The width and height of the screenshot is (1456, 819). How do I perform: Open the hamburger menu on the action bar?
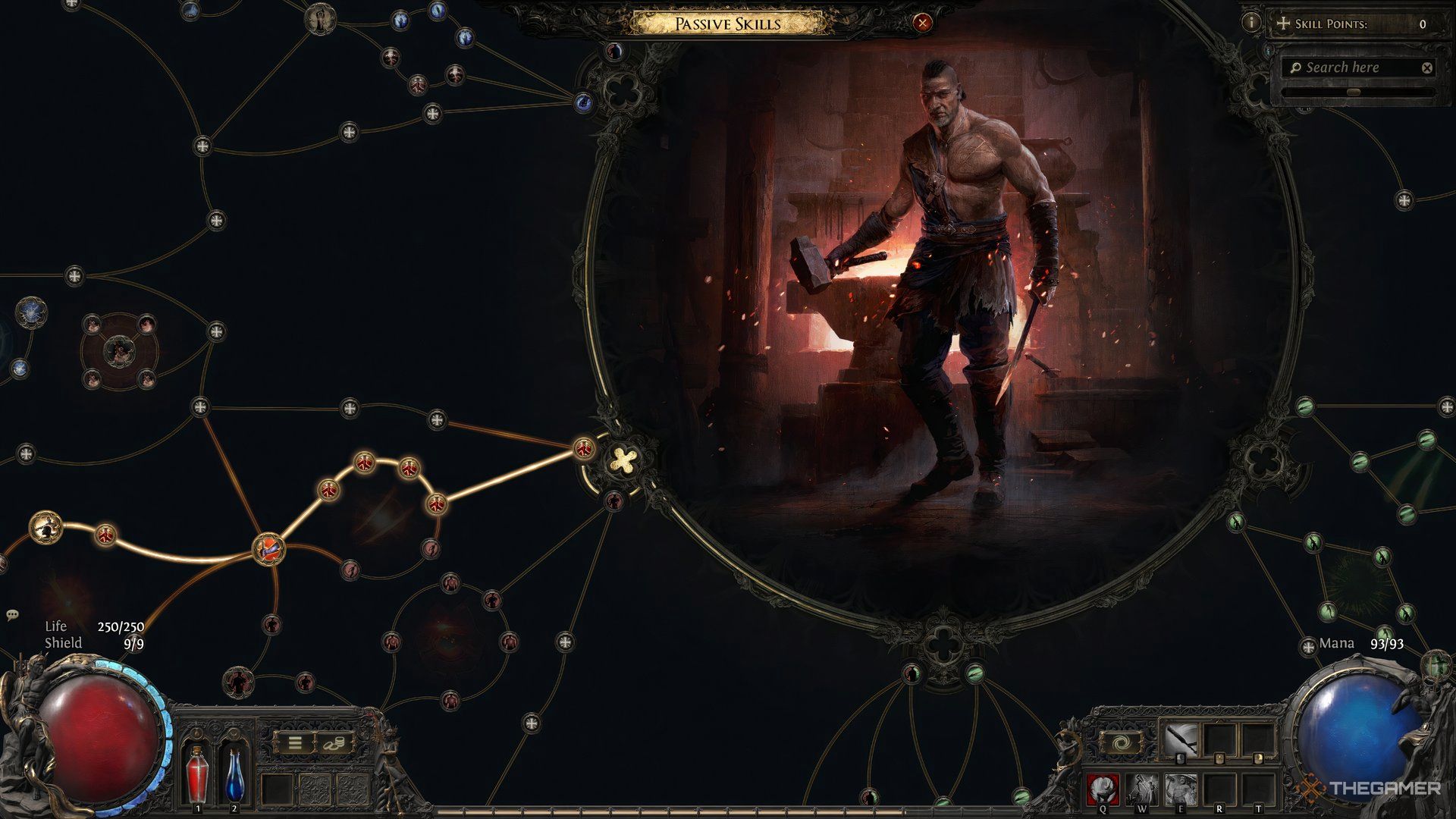[x=295, y=743]
